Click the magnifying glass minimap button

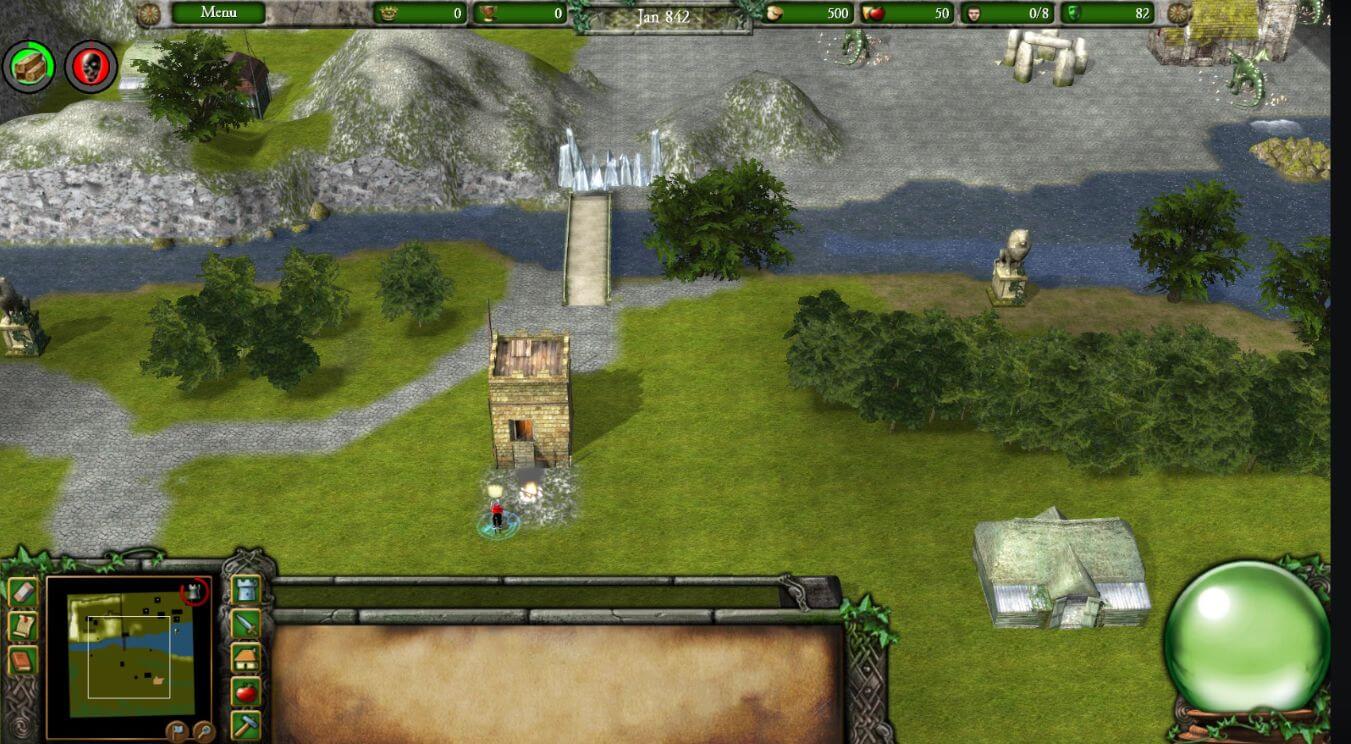(202, 730)
